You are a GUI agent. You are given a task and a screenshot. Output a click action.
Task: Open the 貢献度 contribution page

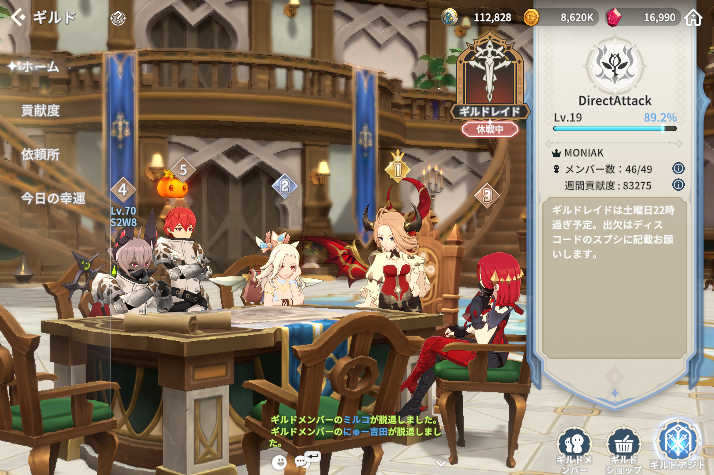click(40, 110)
